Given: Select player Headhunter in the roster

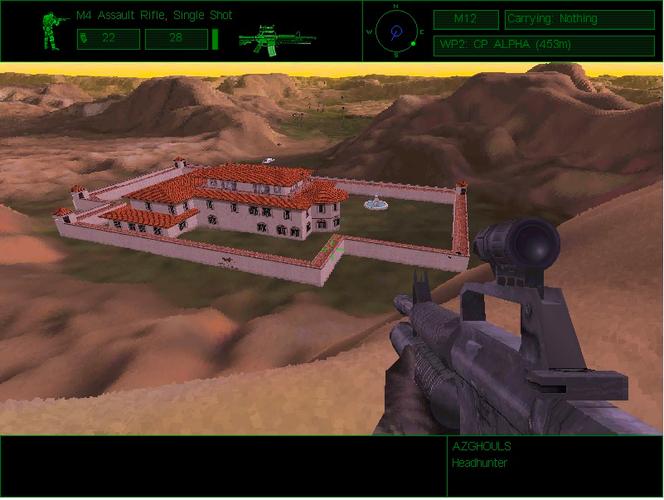Looking at the screenshot, I should pos(479,463).
